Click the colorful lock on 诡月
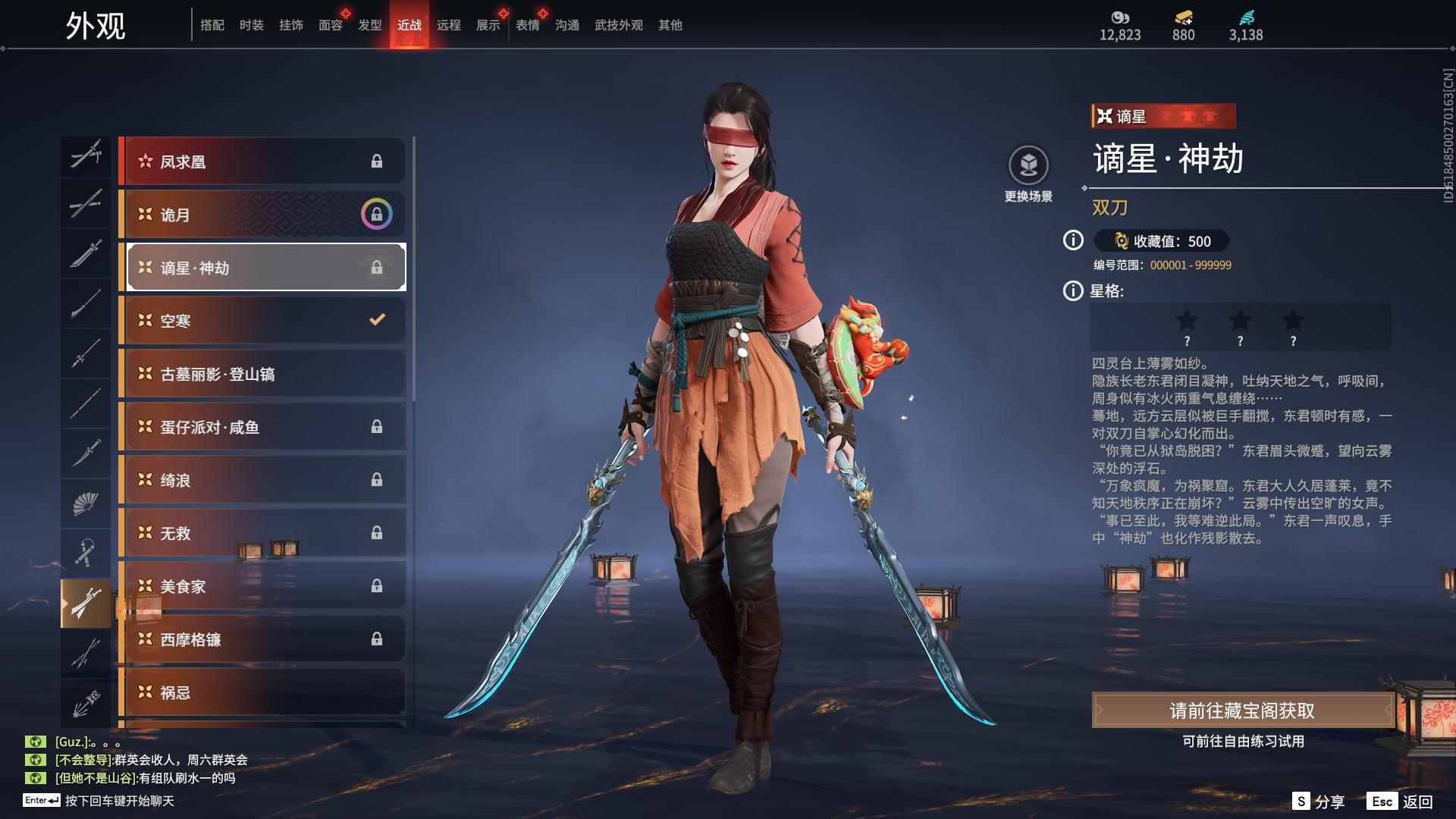Image resolution: width=1456 pixels, height=819 pixels. point(377,215)
